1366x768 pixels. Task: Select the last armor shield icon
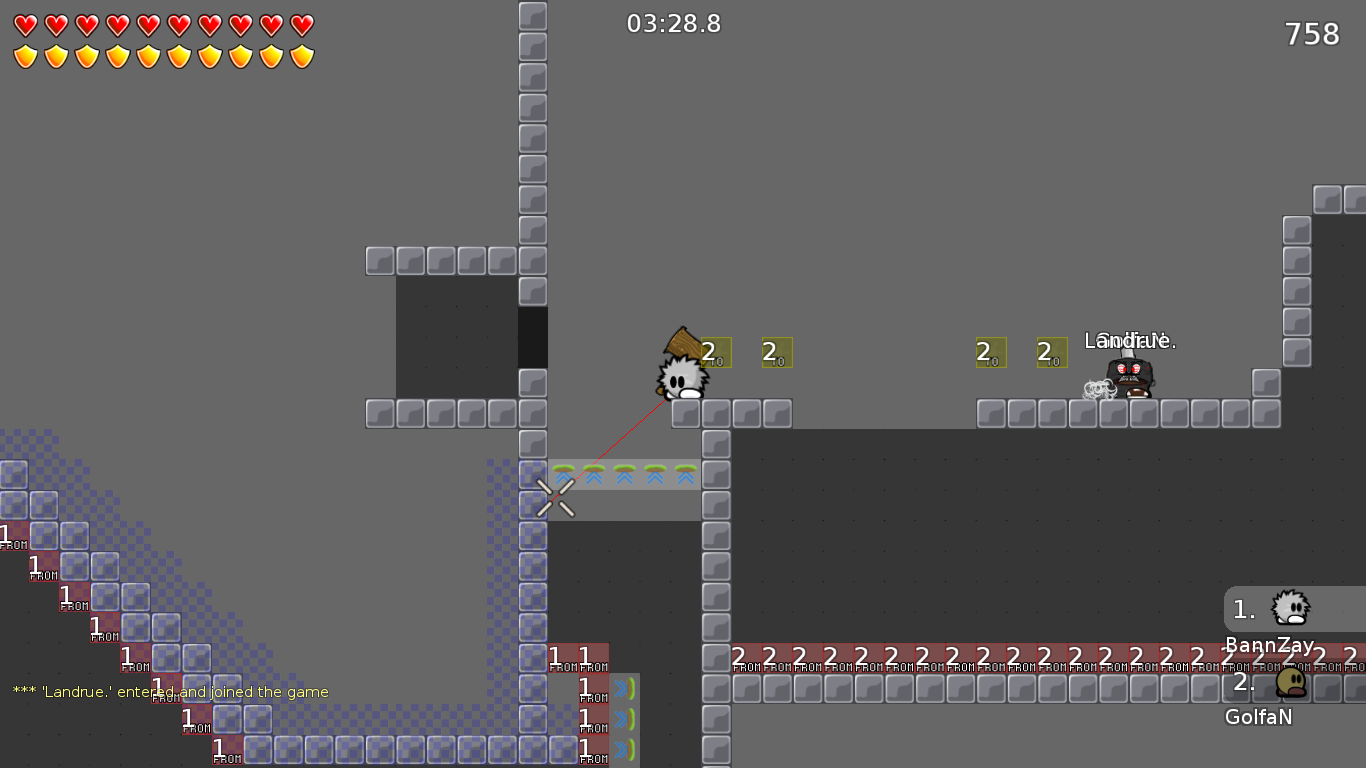pos(302,56)
